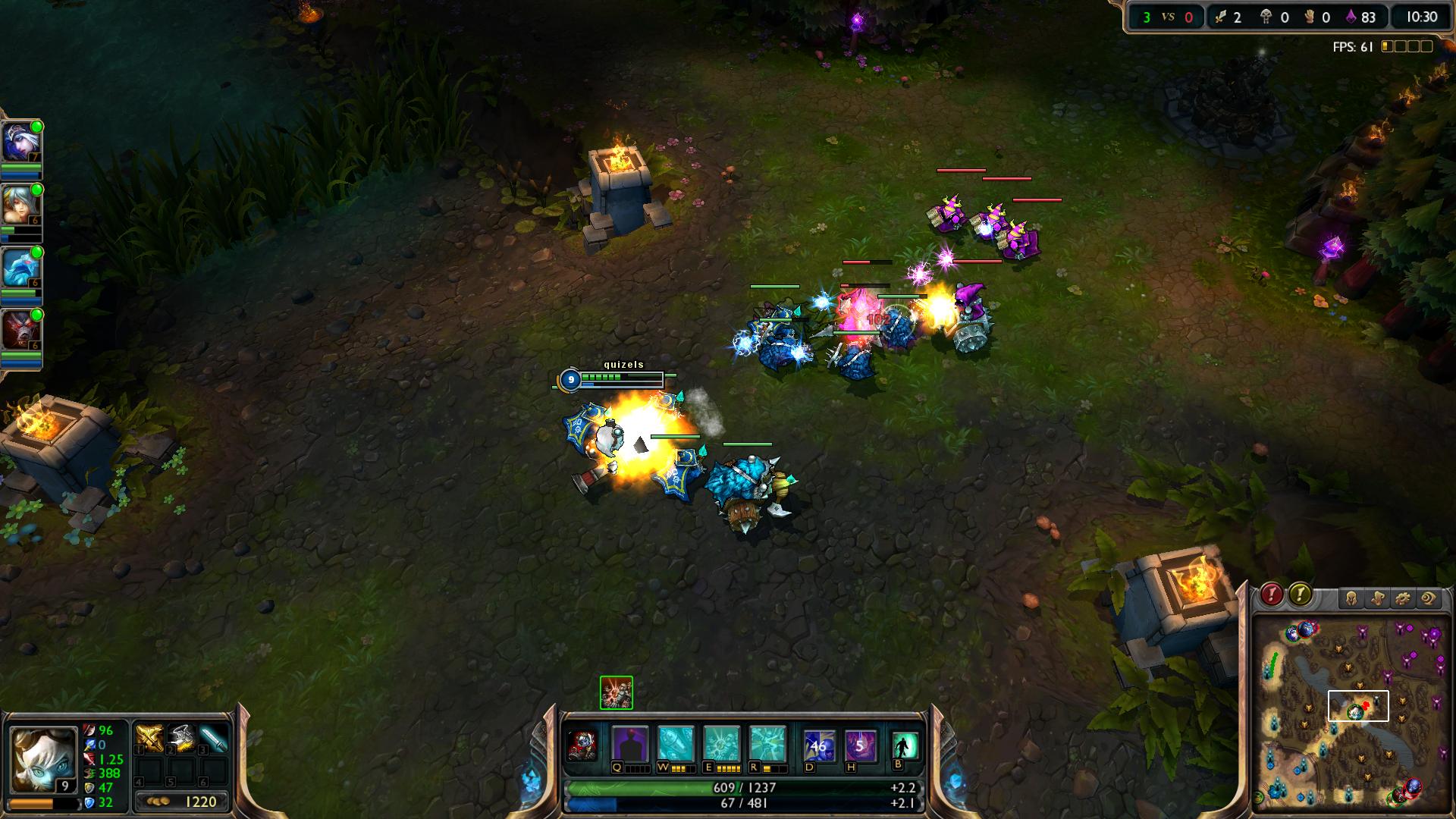The width and height of the screenshot is (1456, 819).
Task: Click the green-bordered buff icon above ability bar
Action: [x=616, y=692]
